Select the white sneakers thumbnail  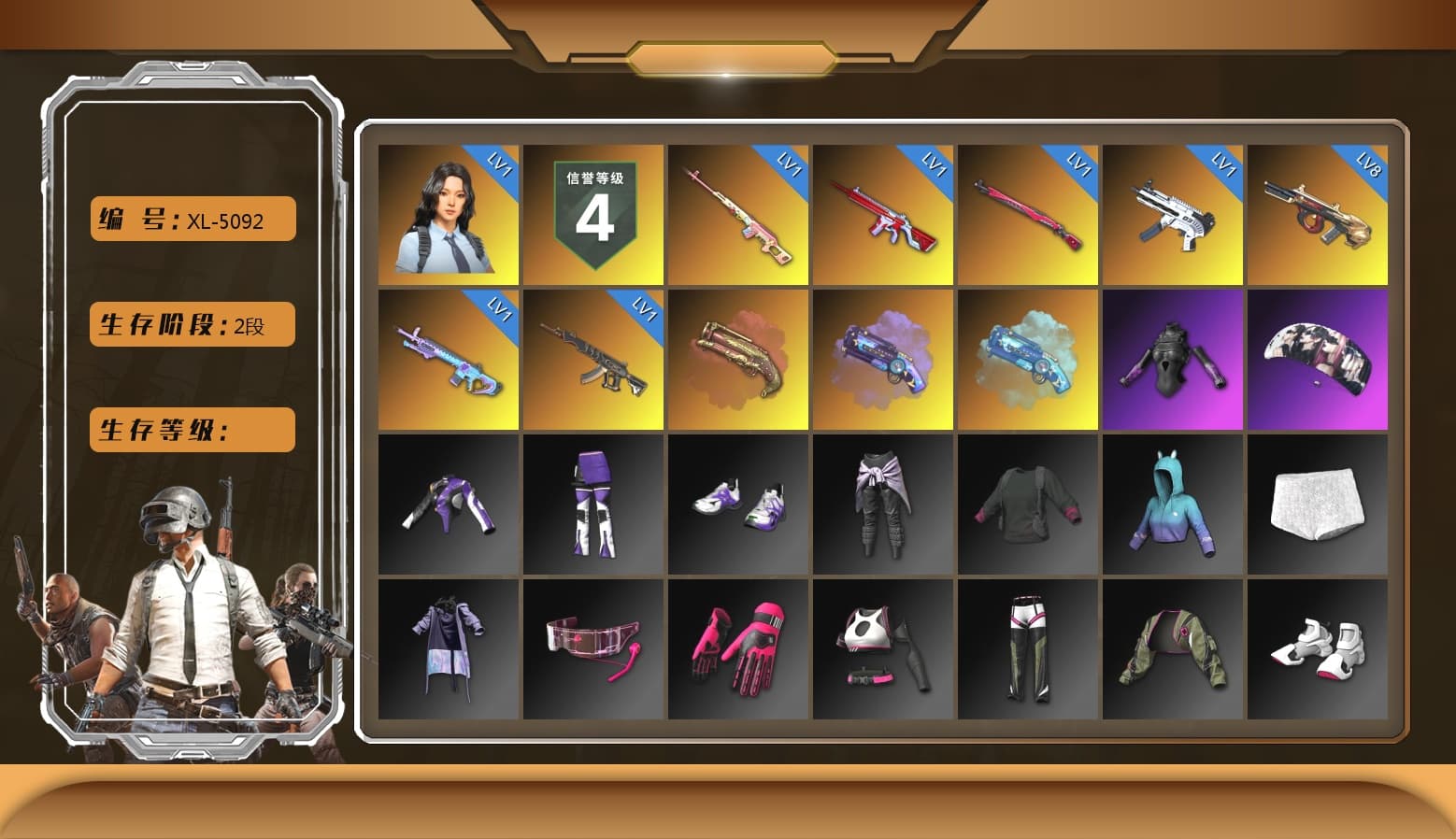tap(1318, 649)
